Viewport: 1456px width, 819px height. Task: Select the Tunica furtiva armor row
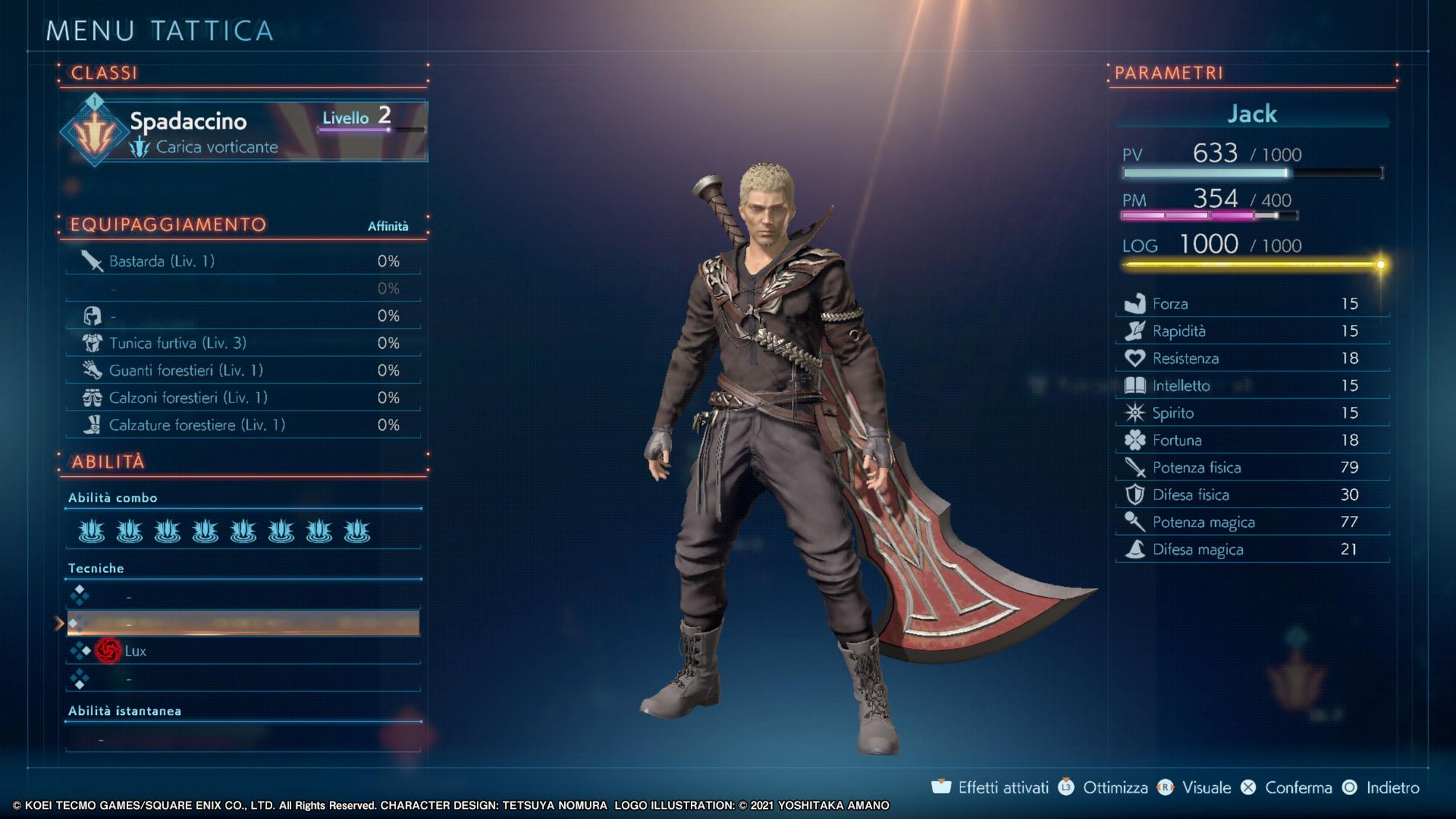click(x=242, y=343)
